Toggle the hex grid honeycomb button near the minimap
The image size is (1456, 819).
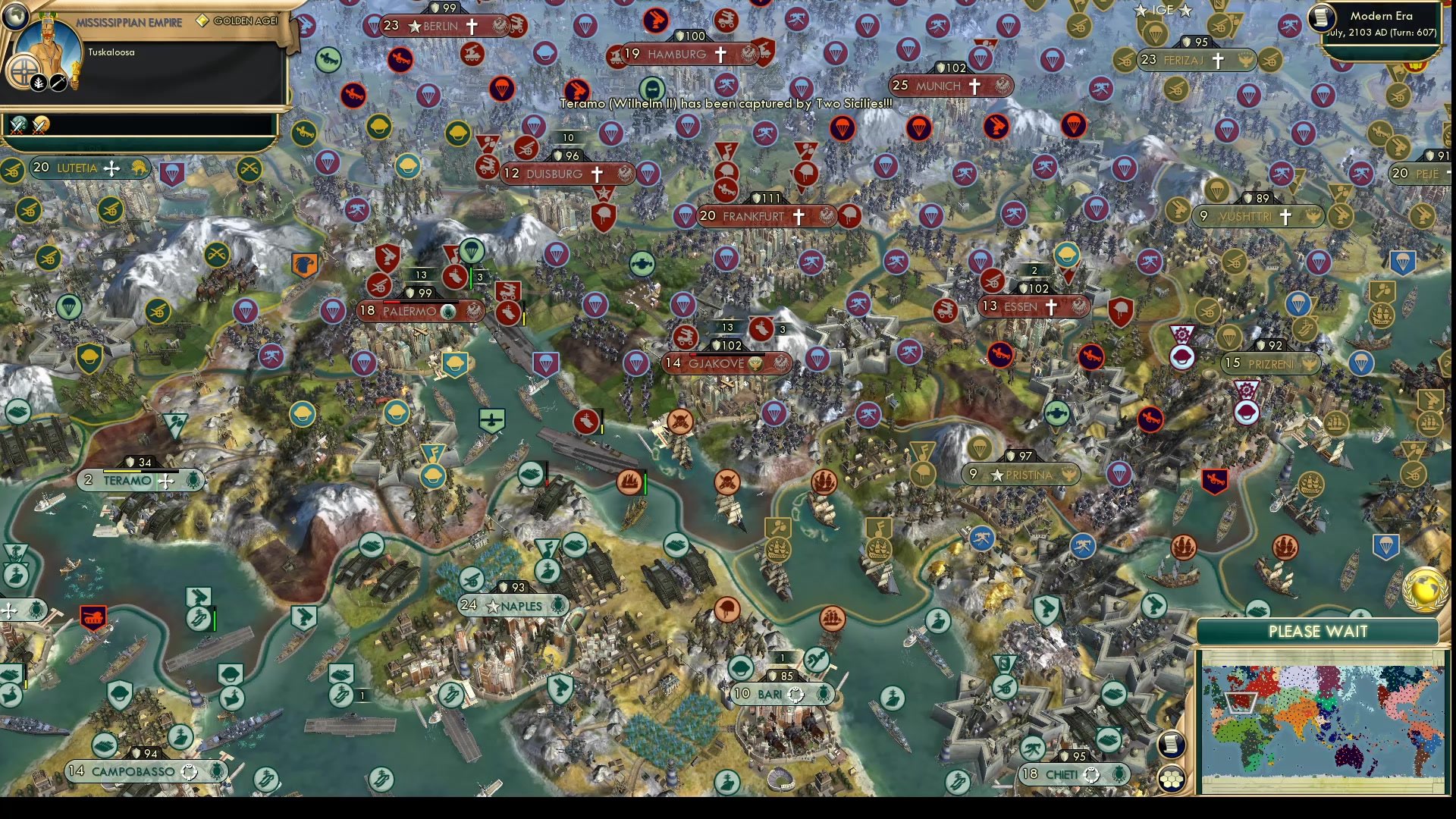(x=1172, y=780)
